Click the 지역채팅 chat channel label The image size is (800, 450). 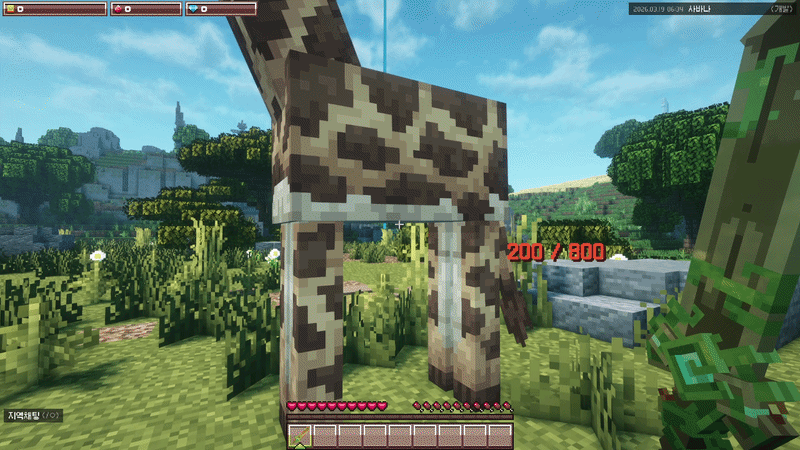[x=24, y=415]
